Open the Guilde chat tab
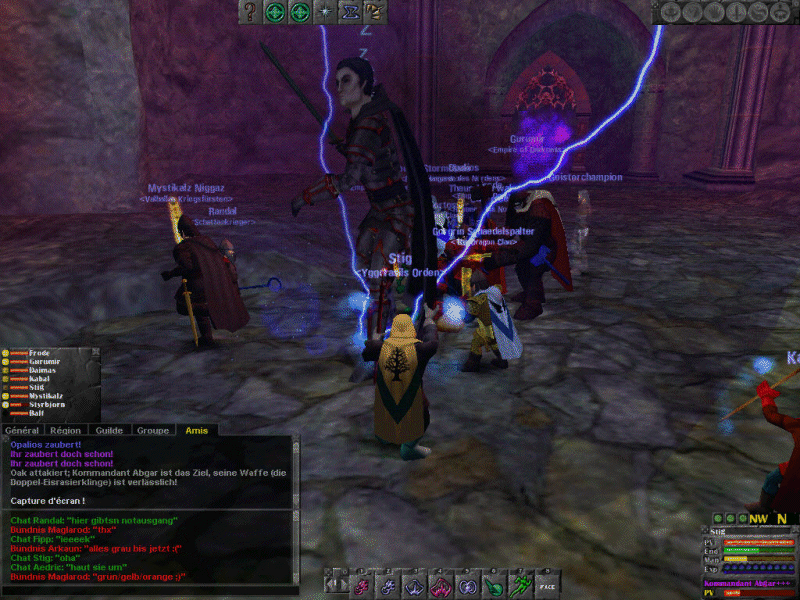Screen dimensions: 800x600 109,430
